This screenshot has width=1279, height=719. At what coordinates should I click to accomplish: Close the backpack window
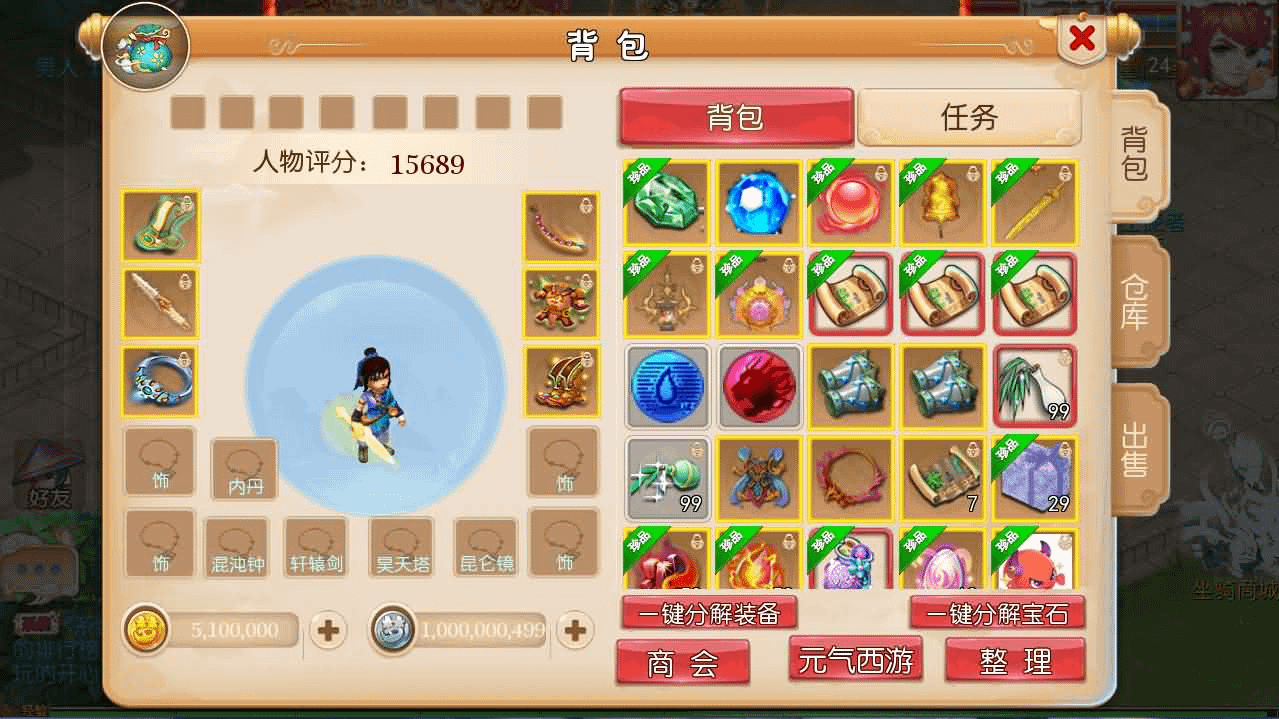coord(1081,40)
